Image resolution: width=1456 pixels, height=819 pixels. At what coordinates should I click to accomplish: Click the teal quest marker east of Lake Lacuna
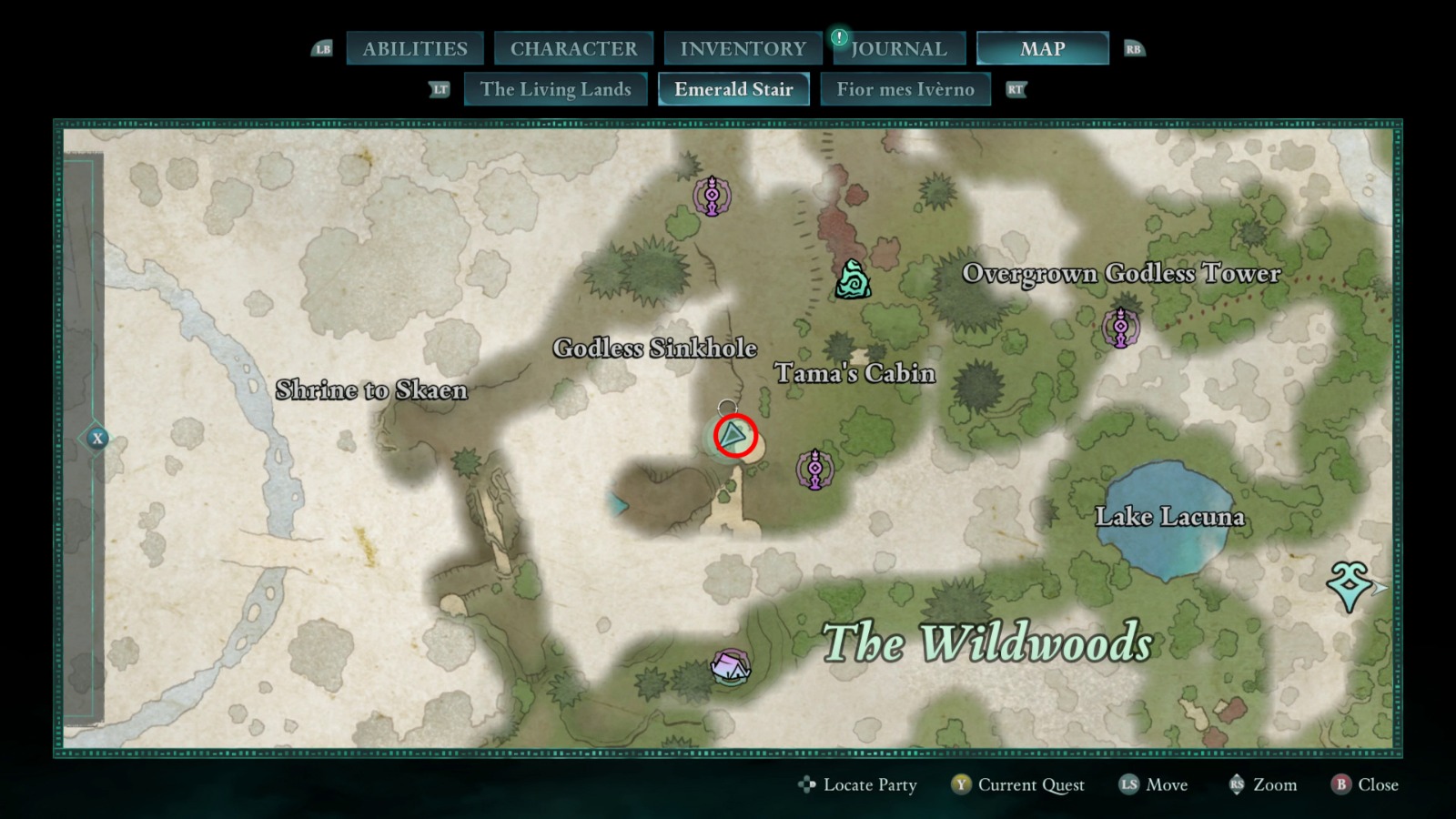pos(1349,584)
